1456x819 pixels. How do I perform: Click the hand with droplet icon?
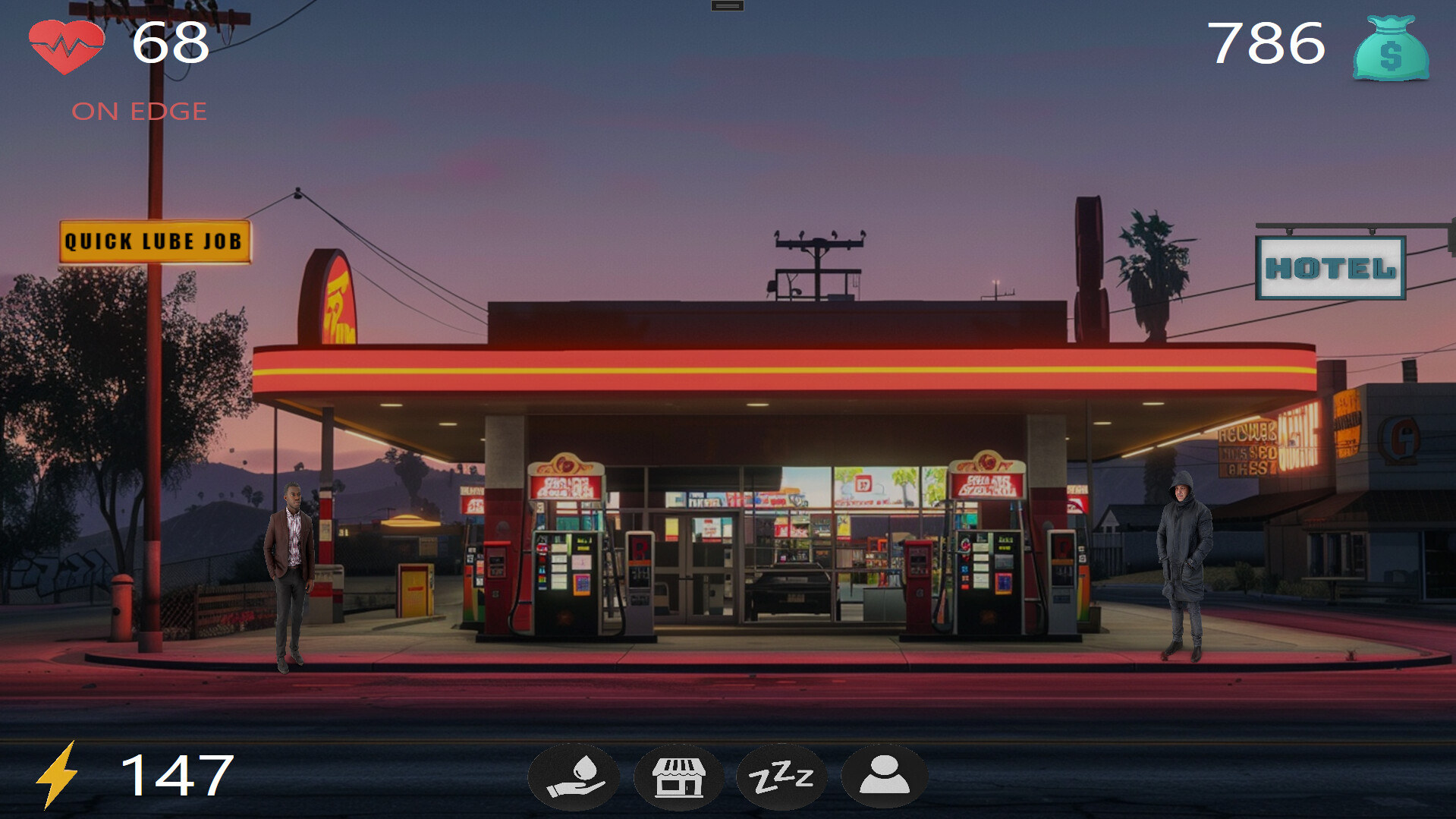point(574,777)
